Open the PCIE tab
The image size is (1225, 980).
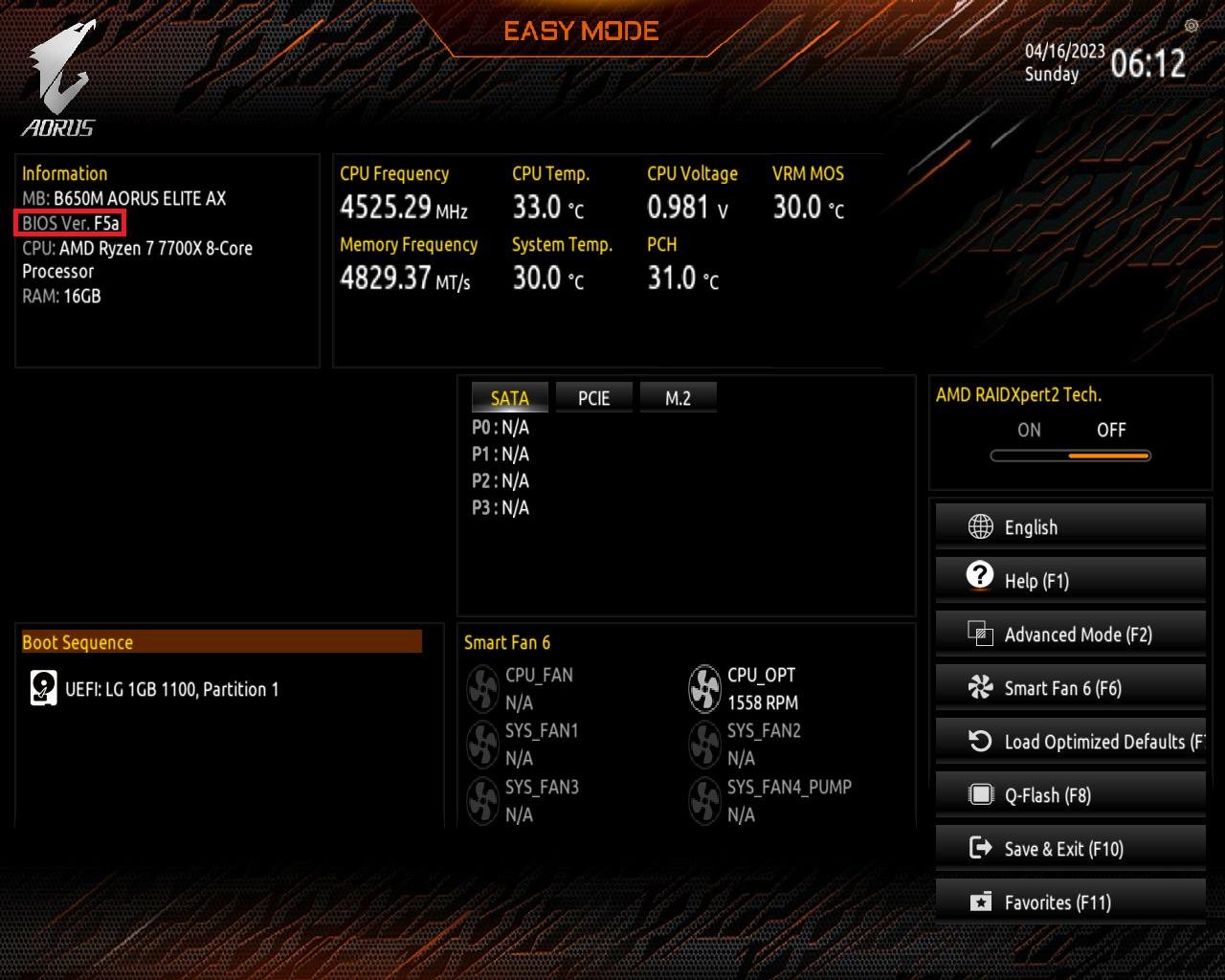pos(593,398)
